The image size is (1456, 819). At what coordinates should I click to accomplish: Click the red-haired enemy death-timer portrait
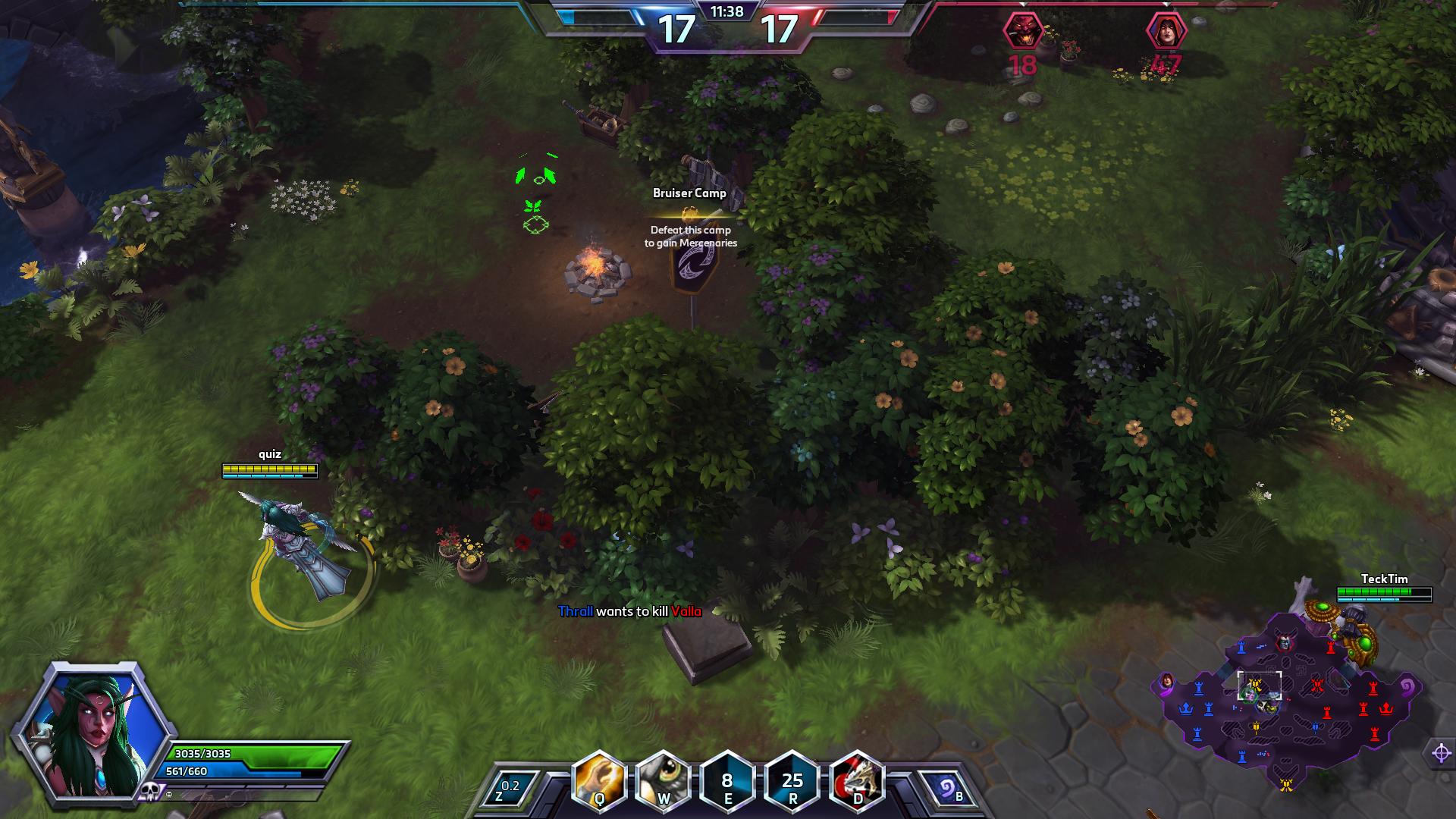pos(1166,32)
